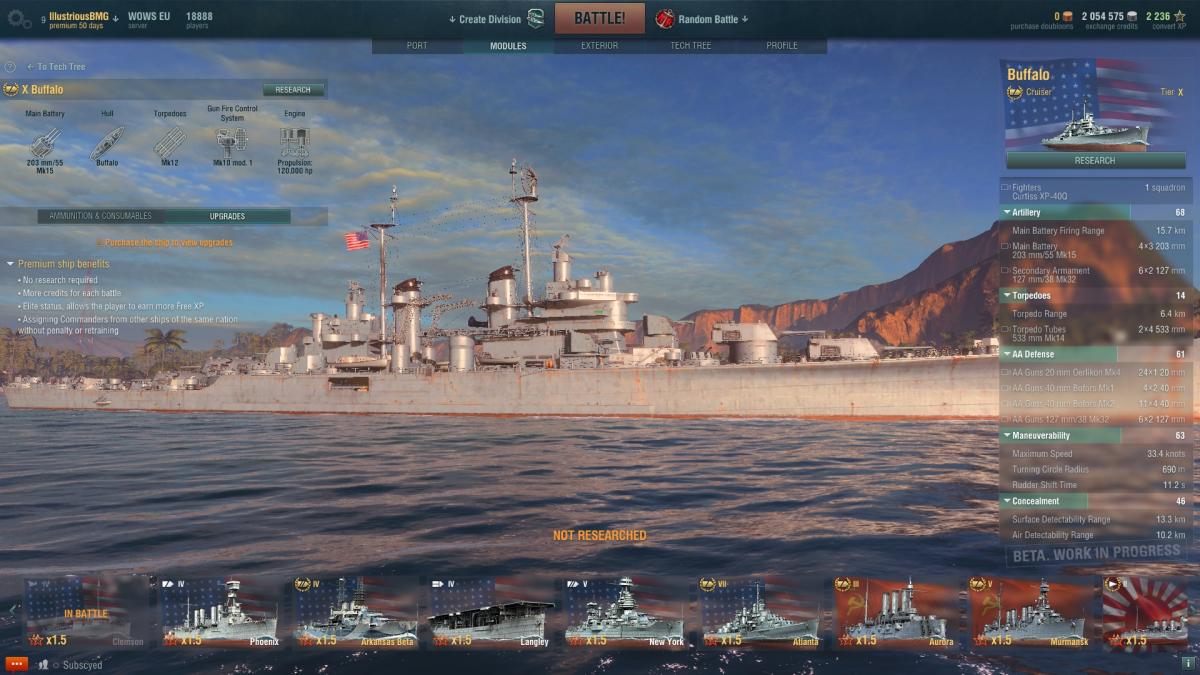This screenshot has width=1200, height=675.
Task: Open the TECH TREE tab
Action: click(x=691, y=46)
